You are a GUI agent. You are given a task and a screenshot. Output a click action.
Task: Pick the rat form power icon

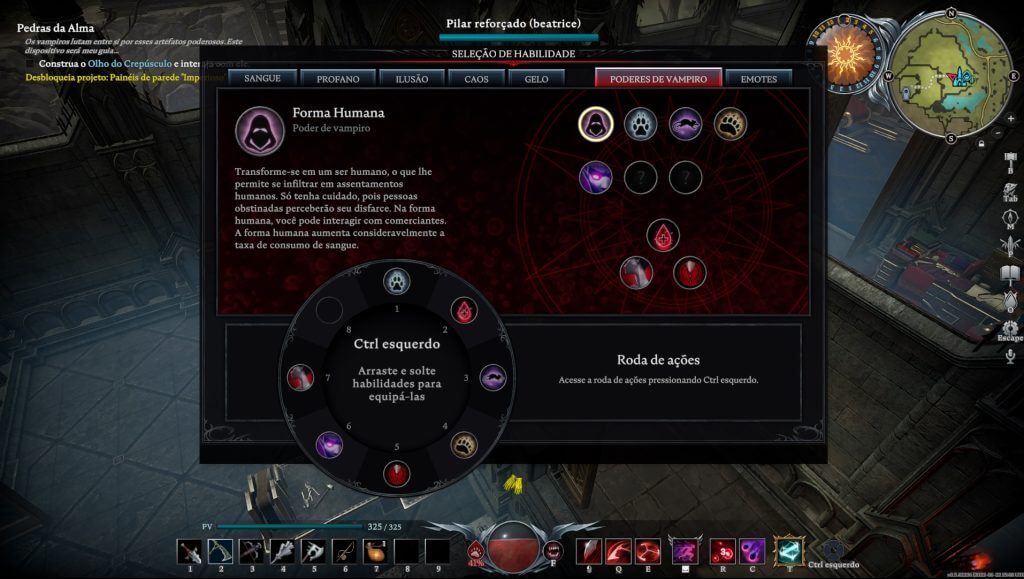point(685,124)
